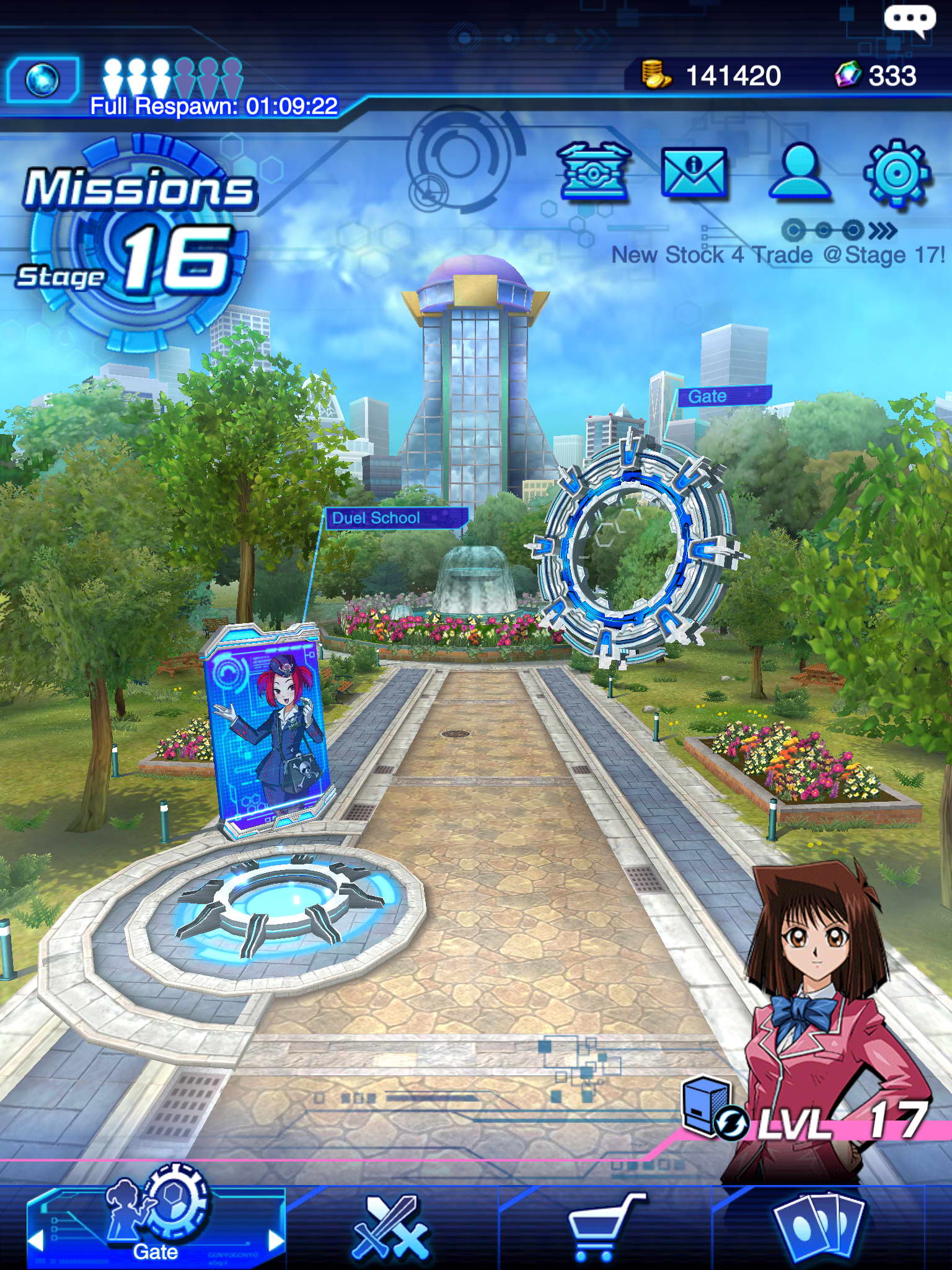The height and width of the screenshot is (1270, 952).
Task: Open the gift box icon
Action: pyautogui.click(x=594, y=171)
